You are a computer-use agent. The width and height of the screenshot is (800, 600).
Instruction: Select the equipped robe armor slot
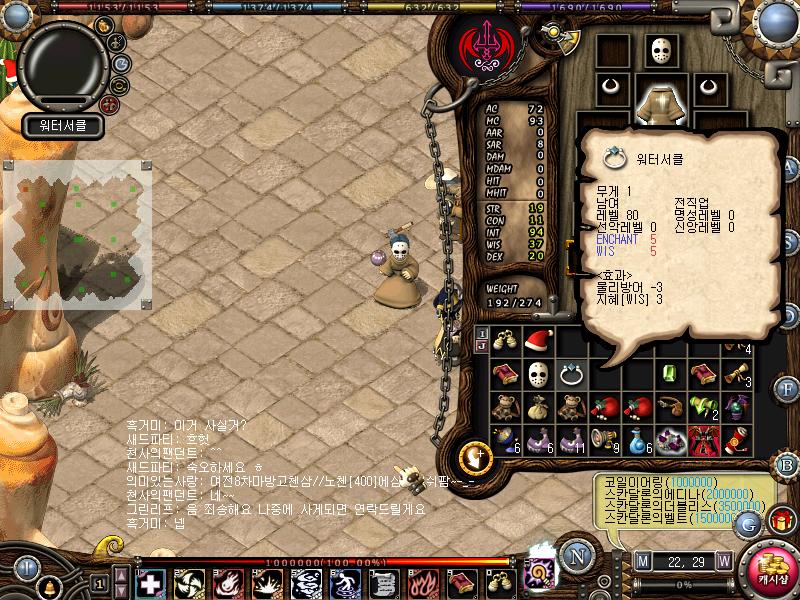[x=658, y=102]
